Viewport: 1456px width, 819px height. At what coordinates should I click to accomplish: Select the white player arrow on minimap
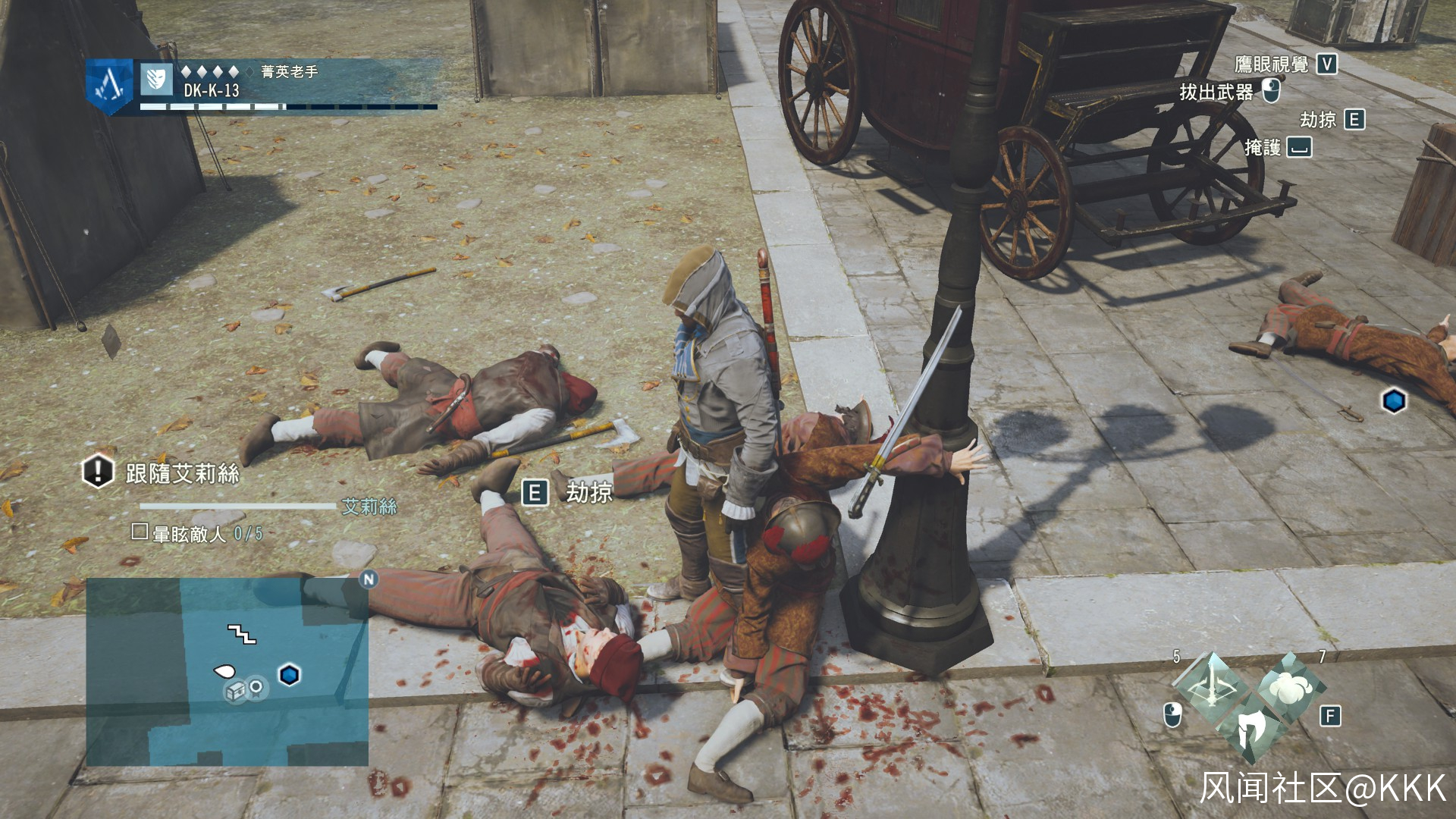pos(224,670)
